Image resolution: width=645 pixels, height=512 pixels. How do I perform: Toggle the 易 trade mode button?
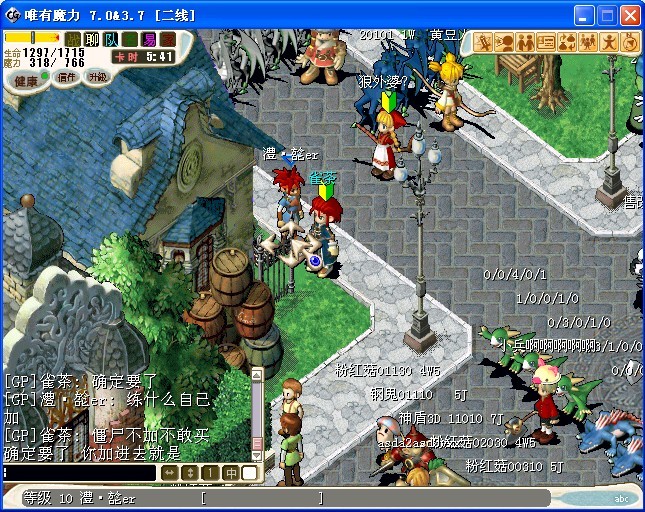tap(149, 39)
